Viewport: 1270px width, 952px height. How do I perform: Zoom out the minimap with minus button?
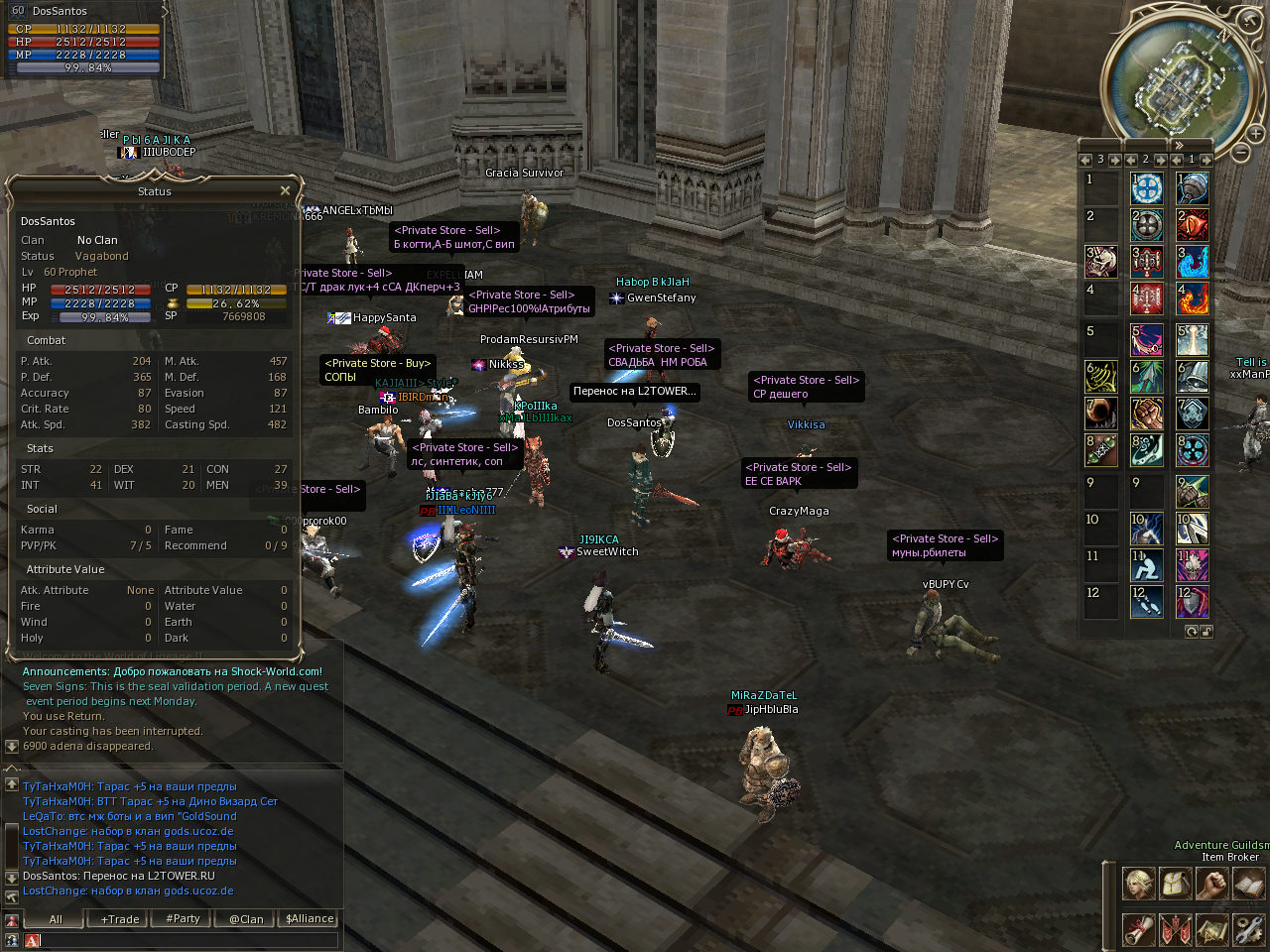1240,153
